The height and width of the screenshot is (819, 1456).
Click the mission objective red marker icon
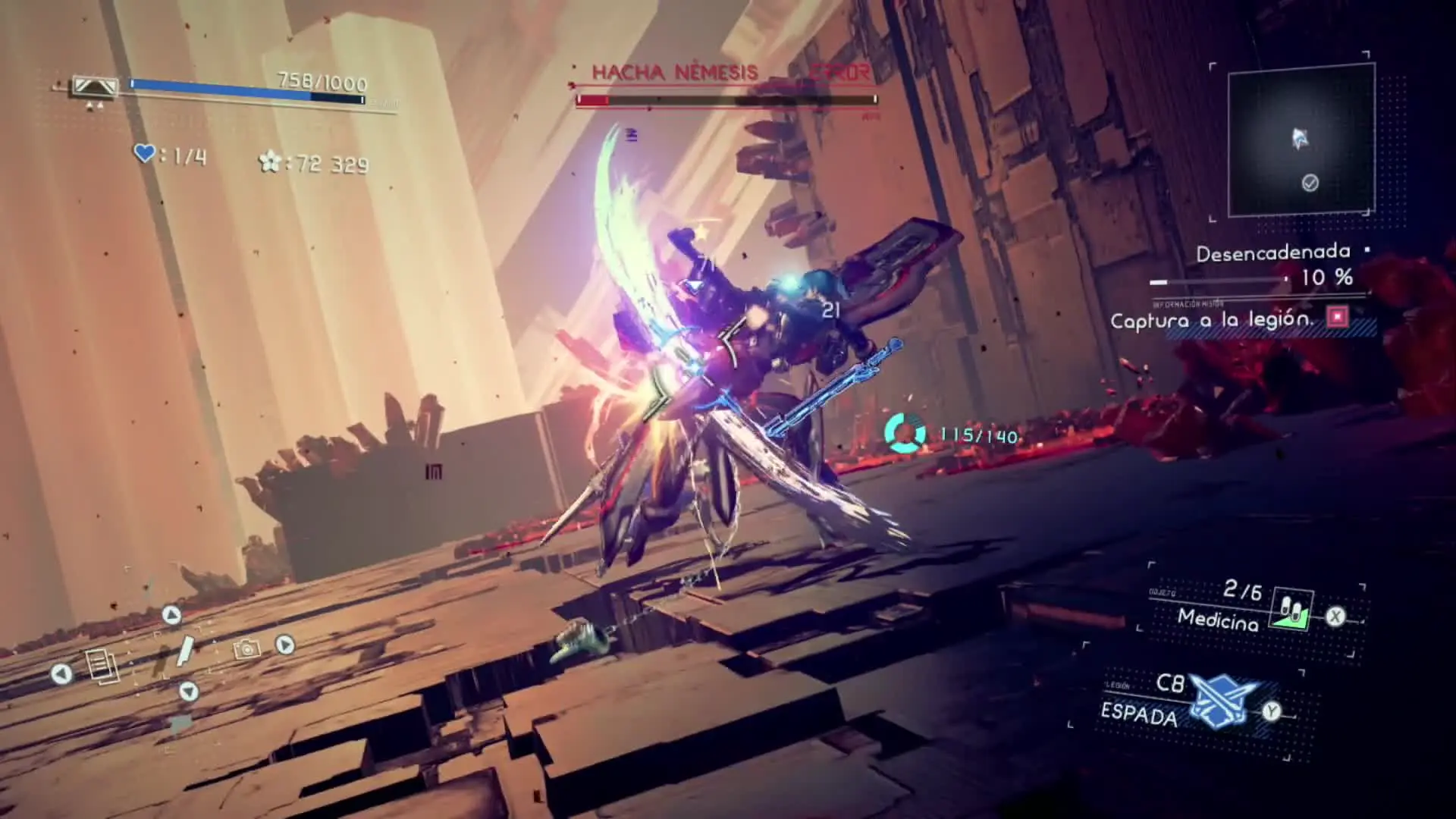[x=1337, y=316]
